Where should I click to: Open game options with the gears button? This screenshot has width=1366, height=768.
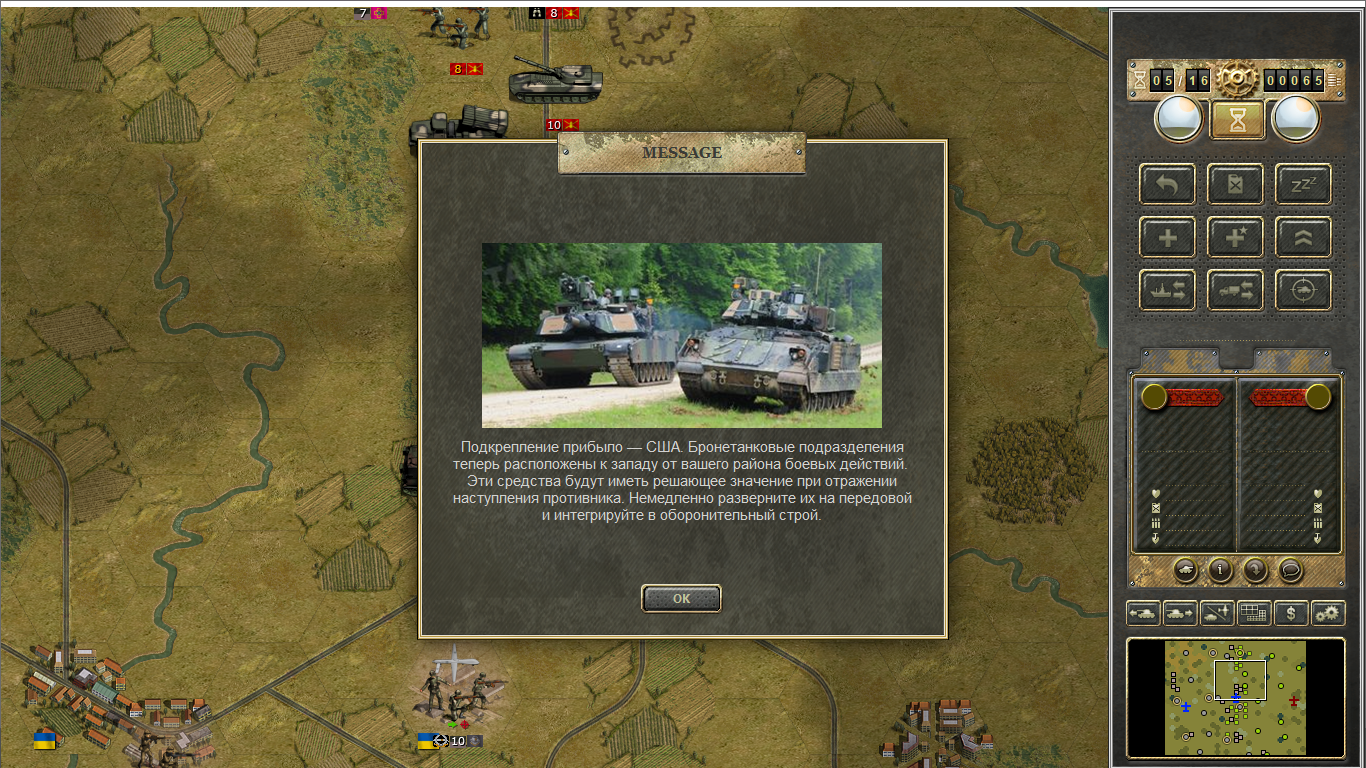(1328, 613)
